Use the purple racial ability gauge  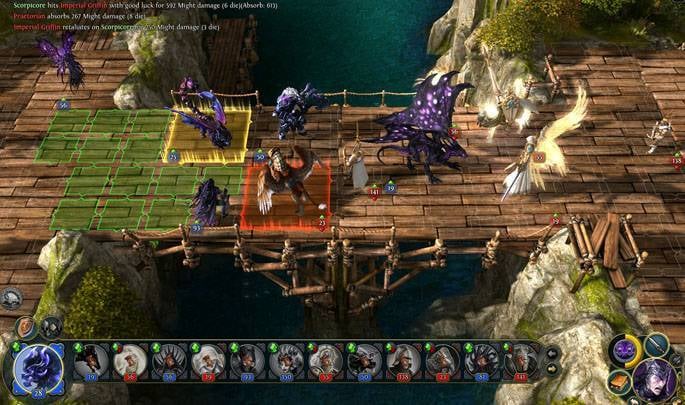626,350
